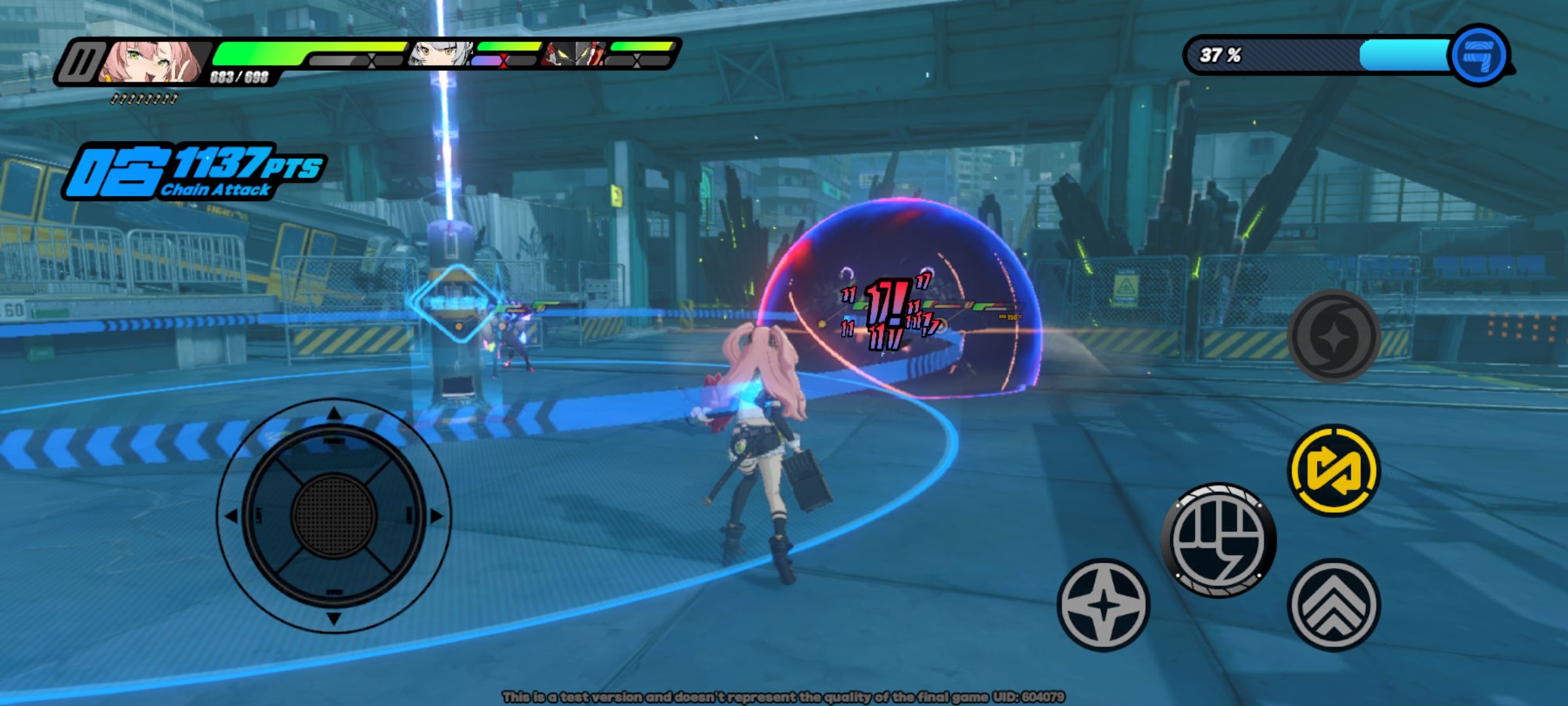This screenshot has width=1568, height=706.
Task: Switch to the red-black teammate portrait
Action: [572, 54]
